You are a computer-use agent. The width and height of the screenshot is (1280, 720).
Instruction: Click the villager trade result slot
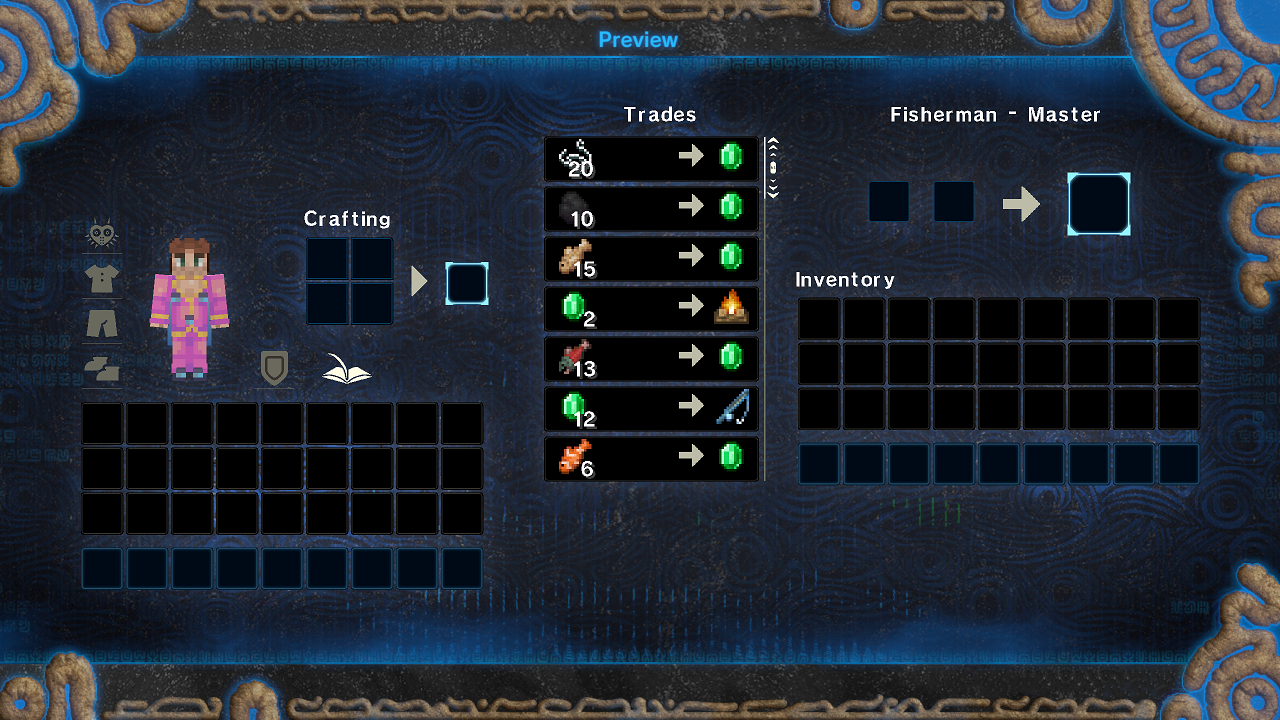pyautogui.click(x=1099, y=204)
